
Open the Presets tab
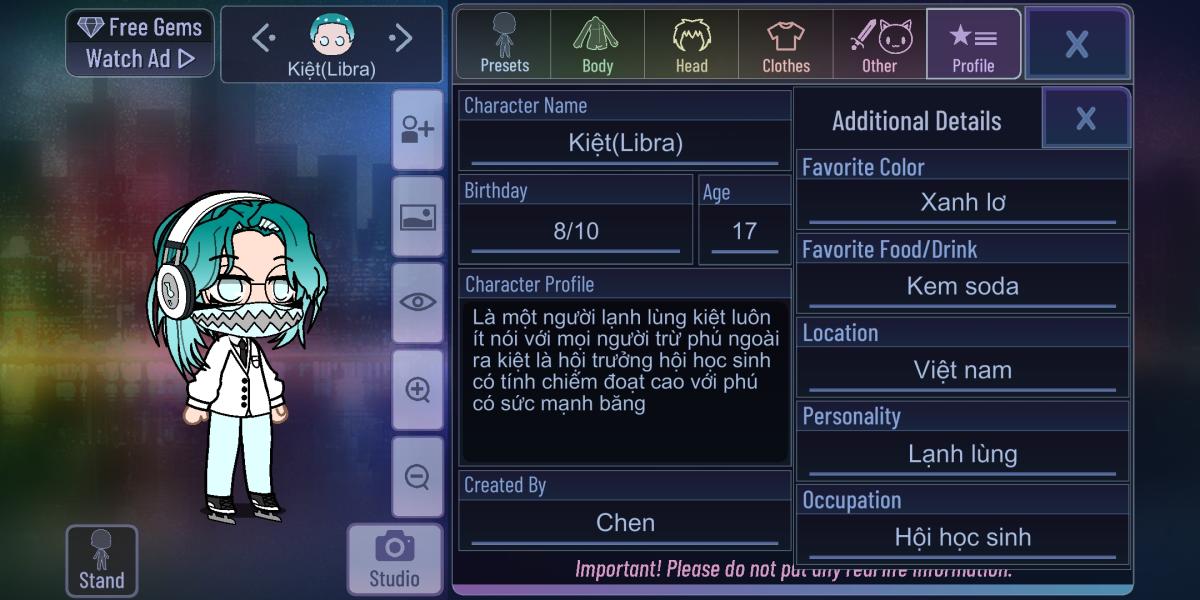tap(504, 45)
